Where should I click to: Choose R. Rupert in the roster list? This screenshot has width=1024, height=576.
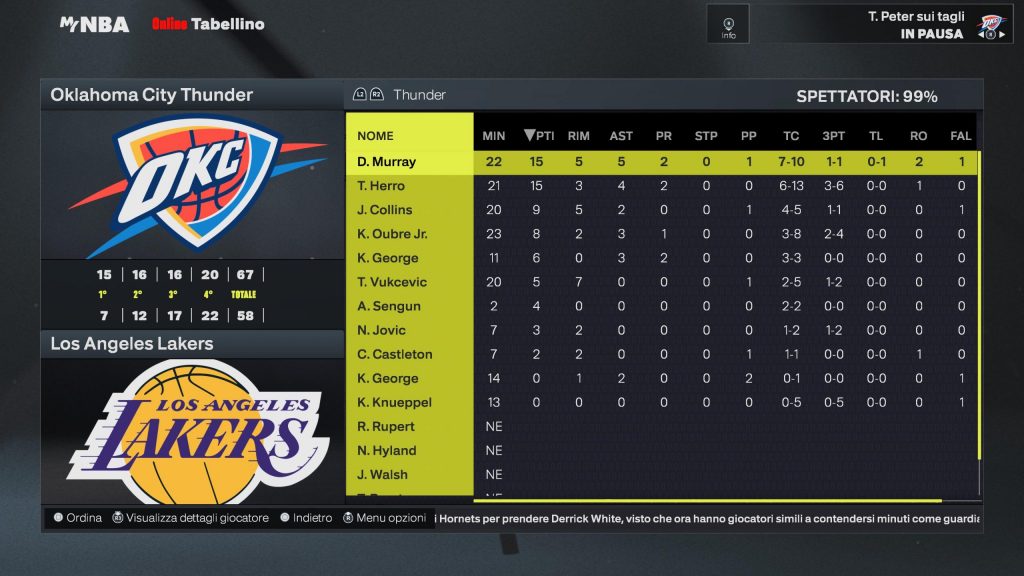(x=385, y=427)
